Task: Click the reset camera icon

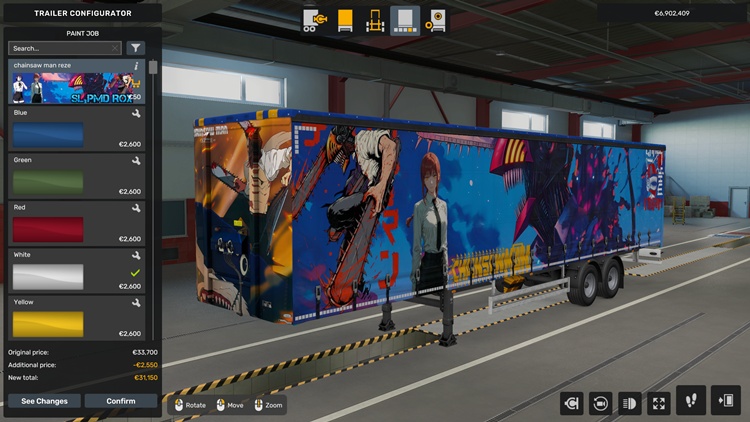Action: (601, 402)
